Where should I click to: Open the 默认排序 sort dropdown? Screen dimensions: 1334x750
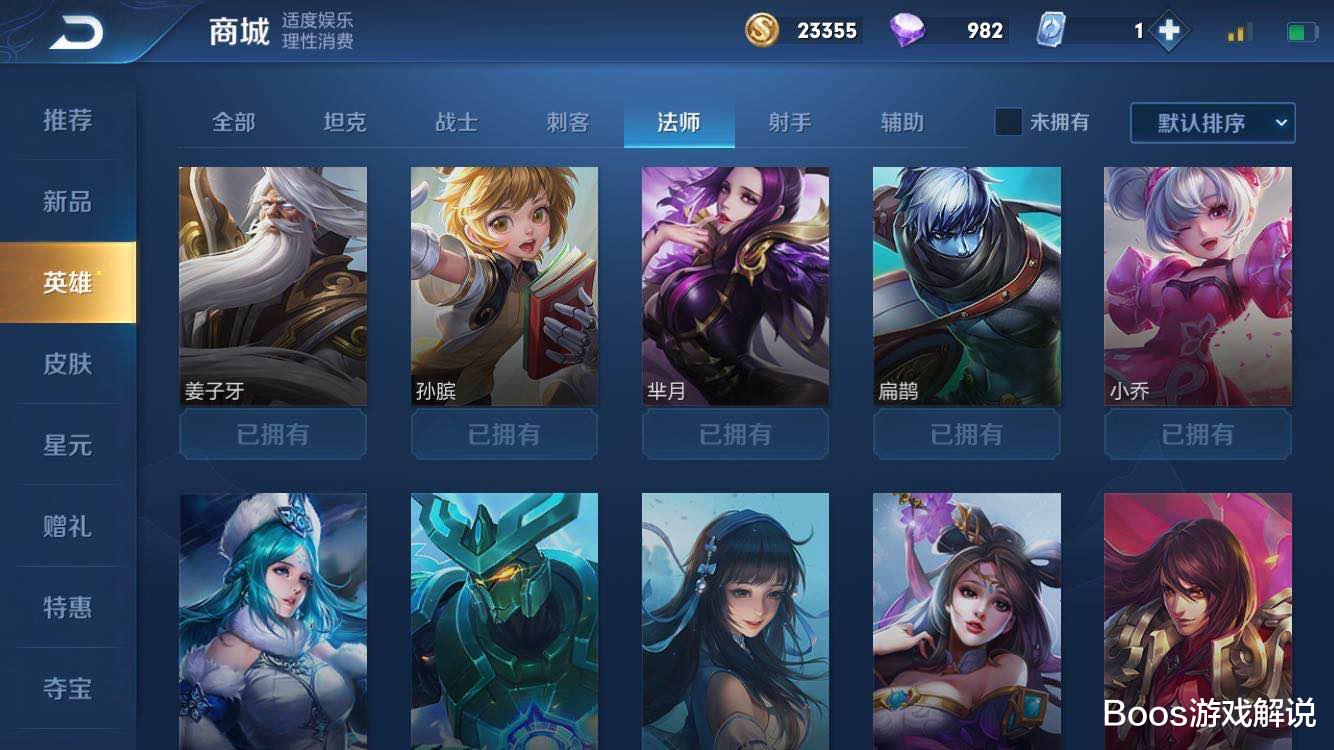(x=1213, y=122)
